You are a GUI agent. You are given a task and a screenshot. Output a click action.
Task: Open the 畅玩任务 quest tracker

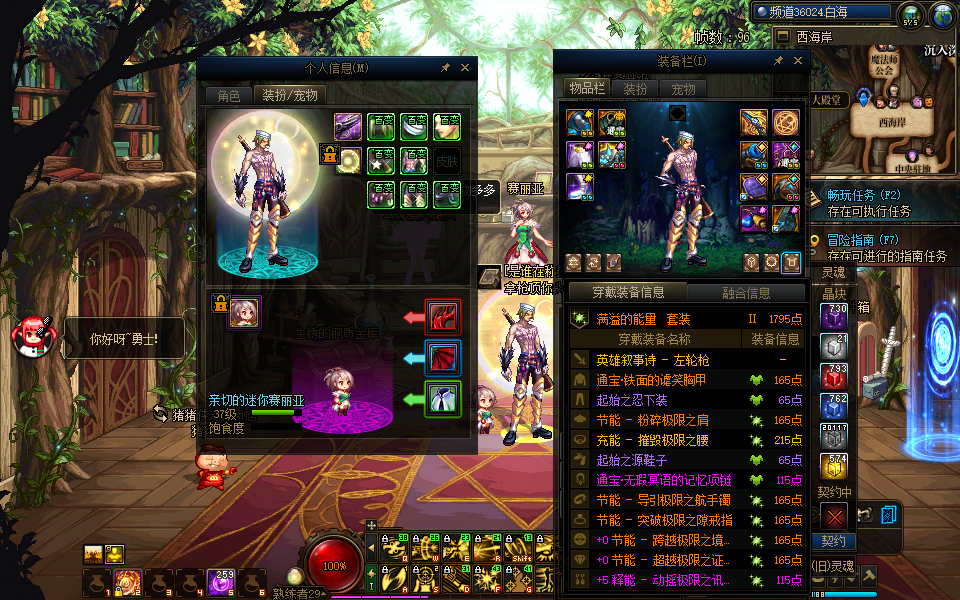coord(864,196)
